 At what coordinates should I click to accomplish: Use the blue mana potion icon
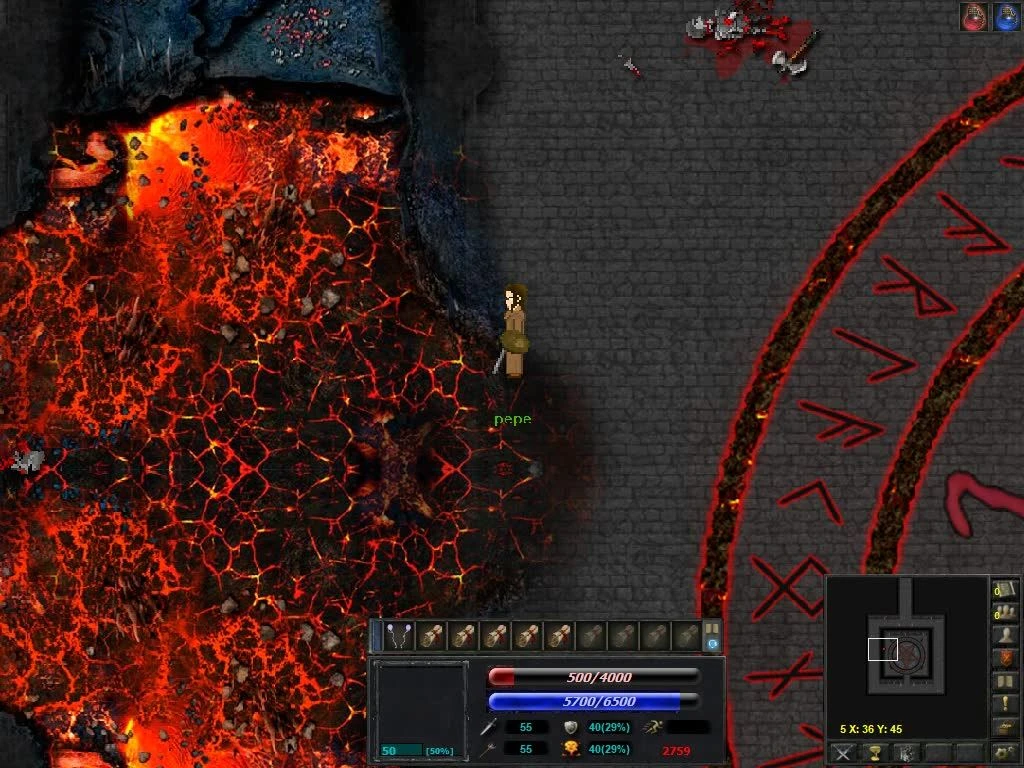click(x=1005, y=17)
